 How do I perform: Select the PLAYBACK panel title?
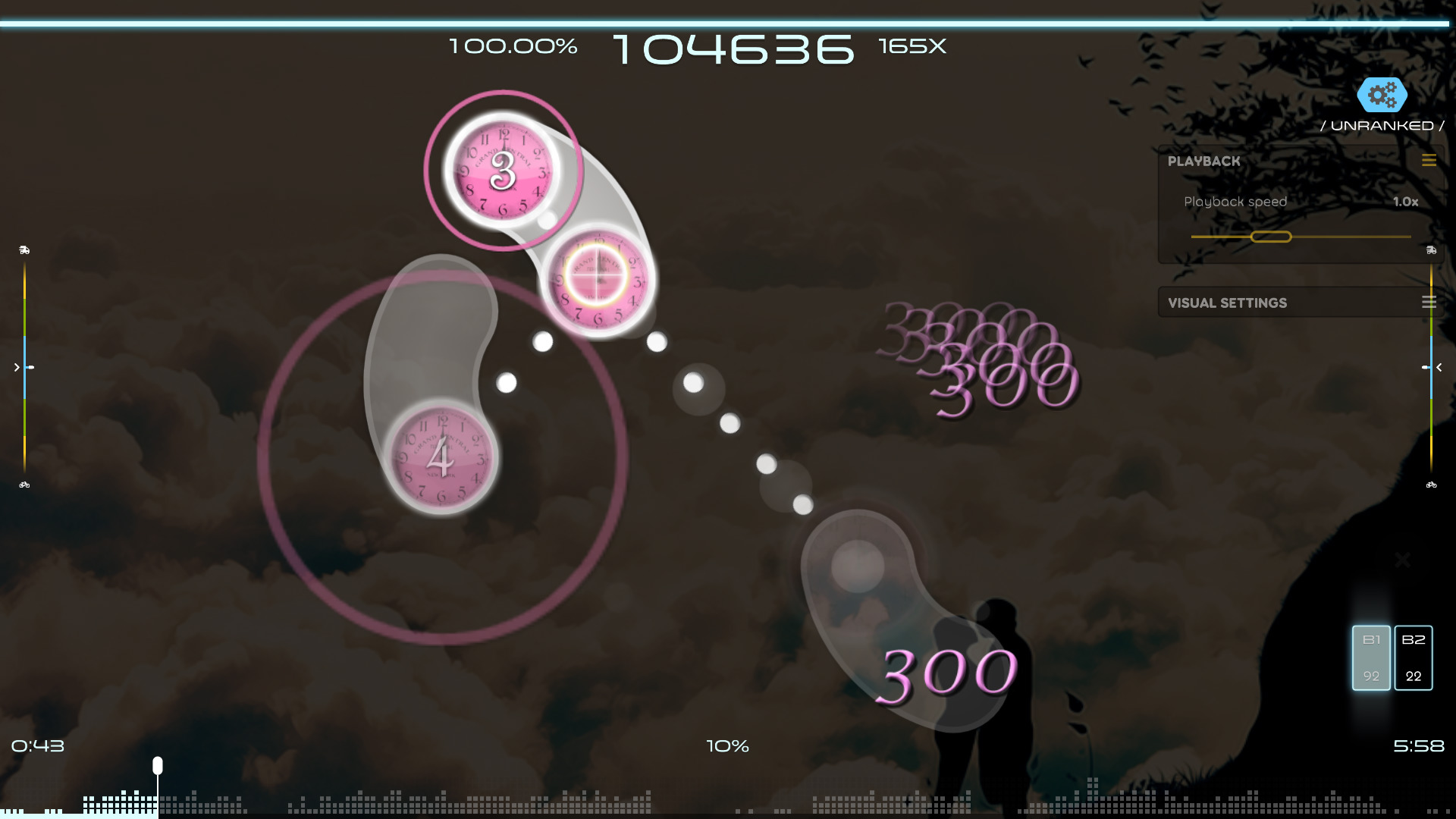(1204, 161)
